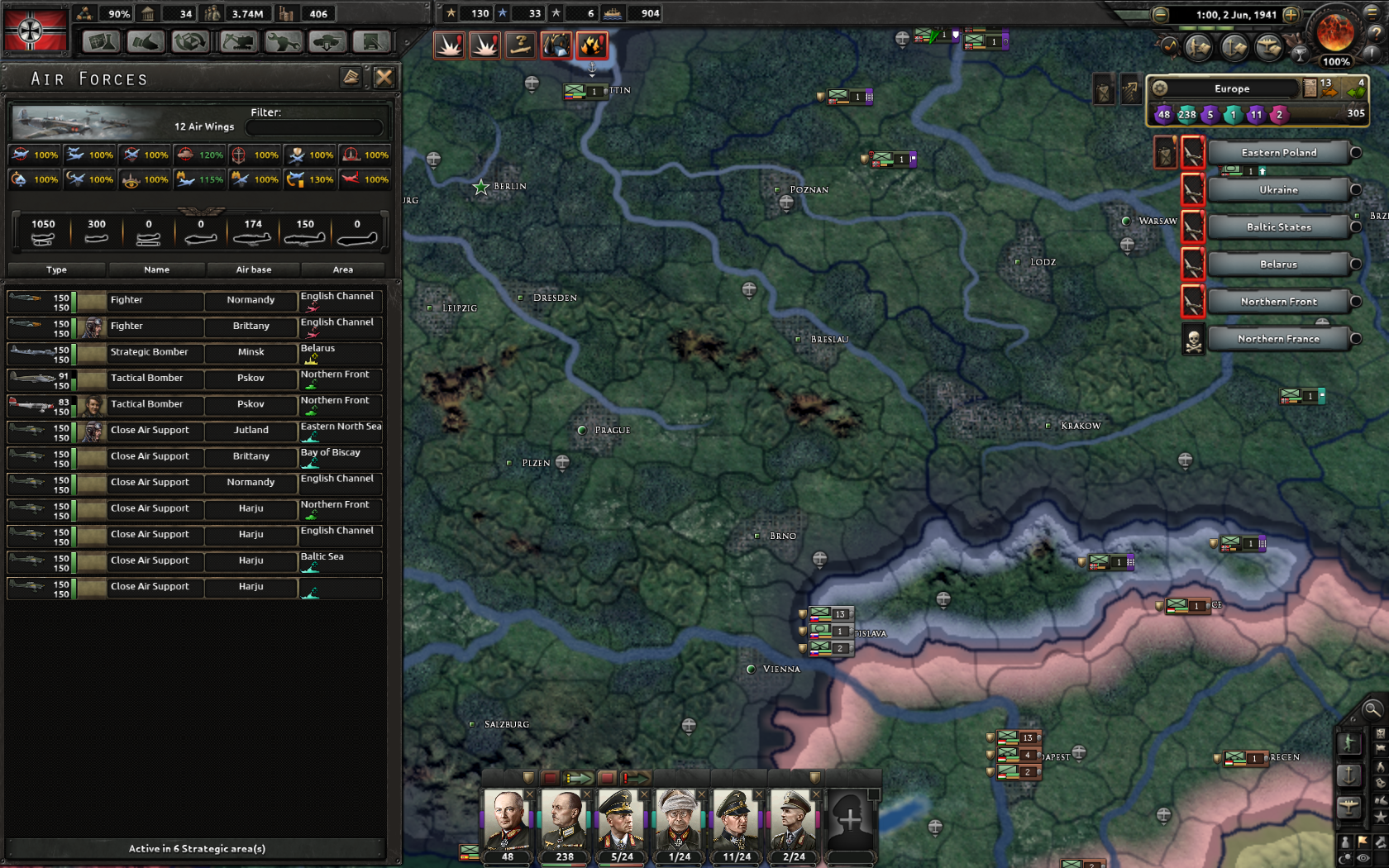
Task: Sort air wings by the Type header
Action: pyautogui.click(x=55, y=269)
